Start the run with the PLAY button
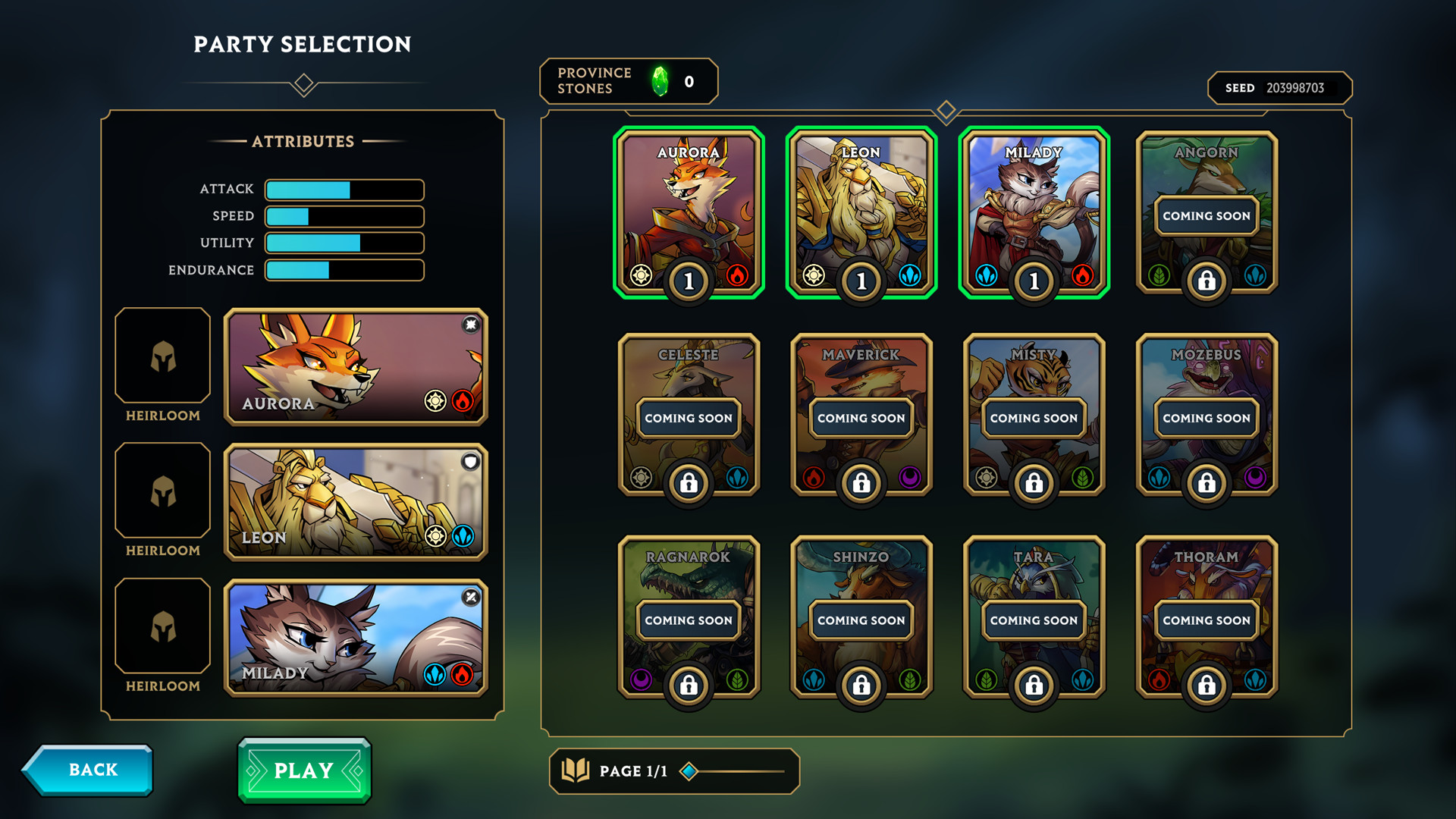Screen dimensions: 1456x819 pyautogui.click(x=304, y=770)
